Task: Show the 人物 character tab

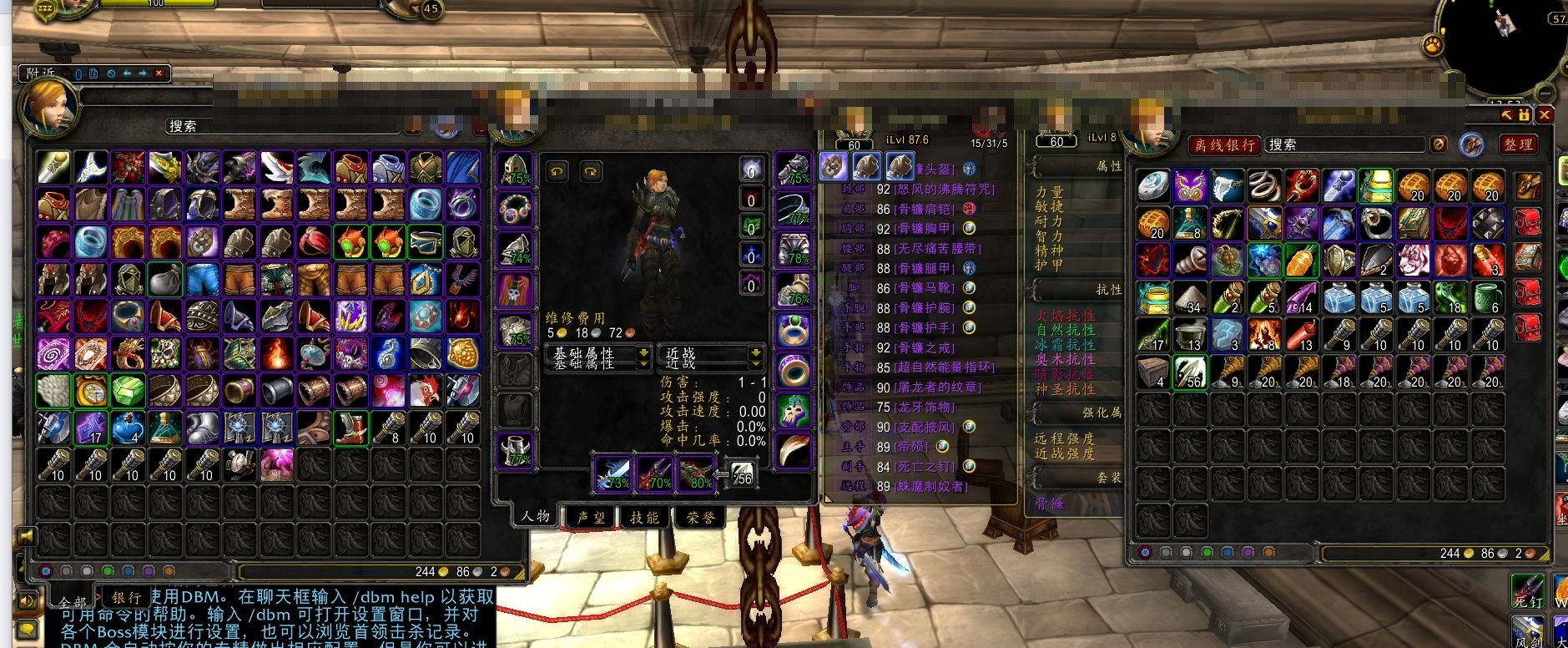Action: (x=535, y=516)
